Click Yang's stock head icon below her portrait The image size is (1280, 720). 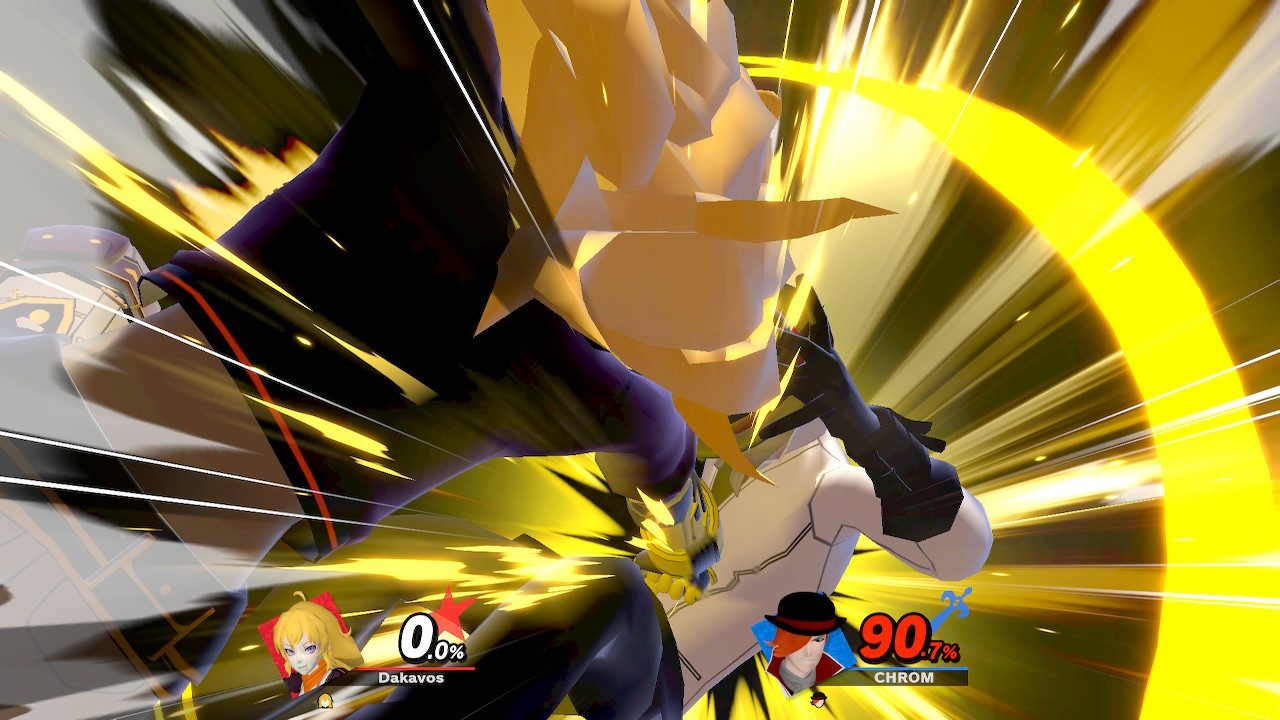324,700
